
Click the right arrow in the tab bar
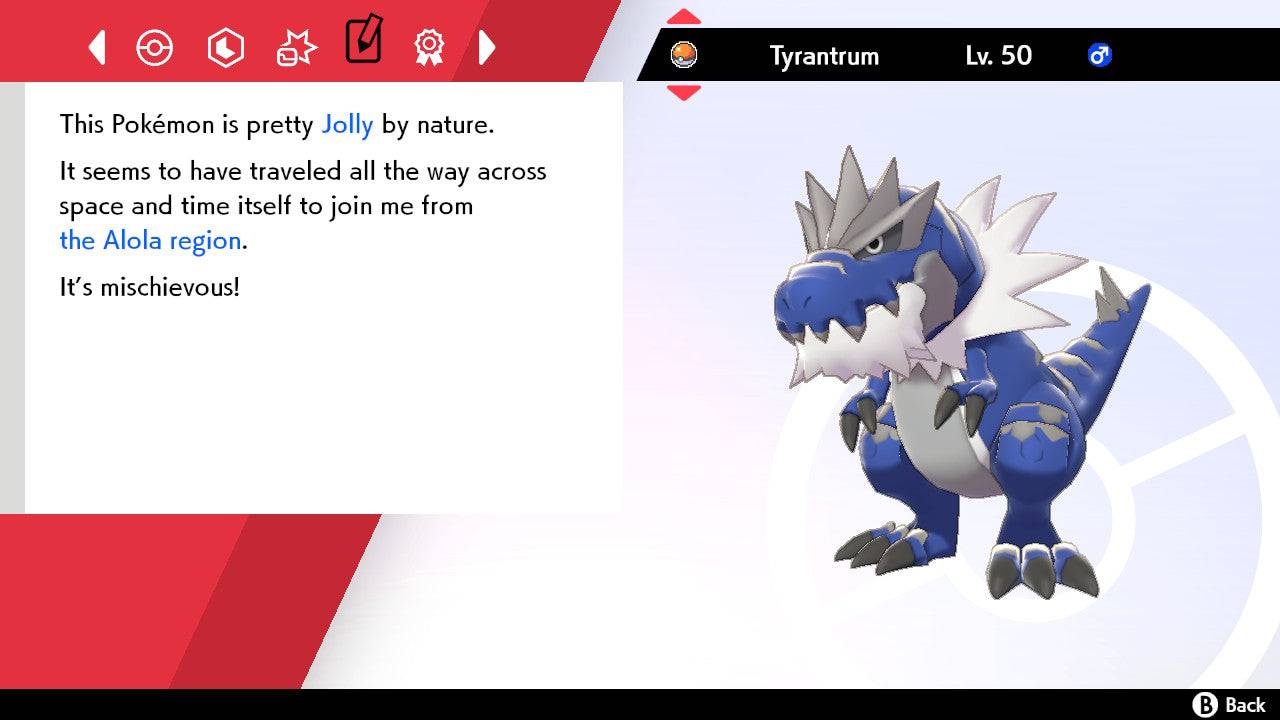click(x=487, y=46)
